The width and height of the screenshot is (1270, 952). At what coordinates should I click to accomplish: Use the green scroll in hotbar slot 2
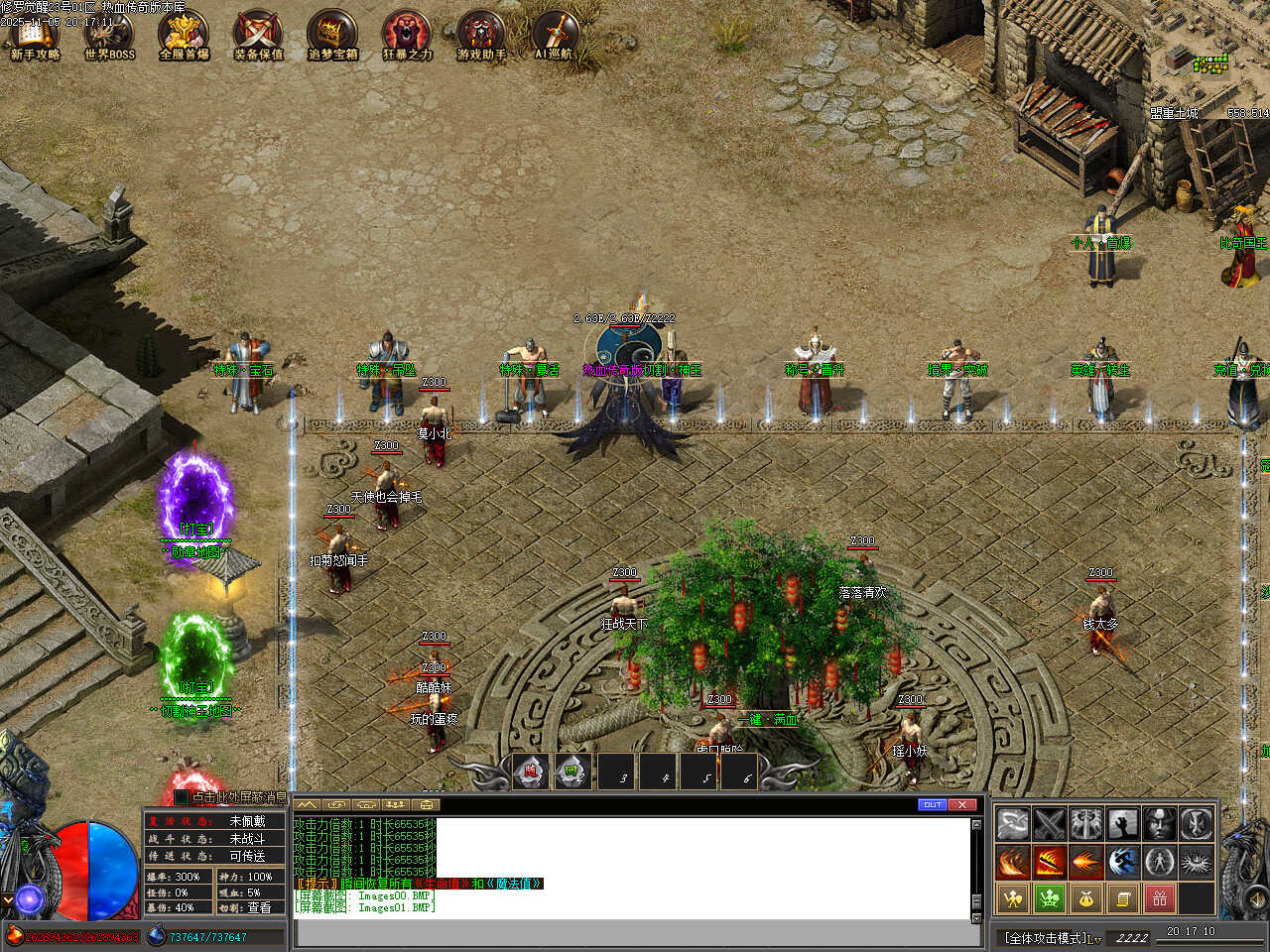click(572, 771)
